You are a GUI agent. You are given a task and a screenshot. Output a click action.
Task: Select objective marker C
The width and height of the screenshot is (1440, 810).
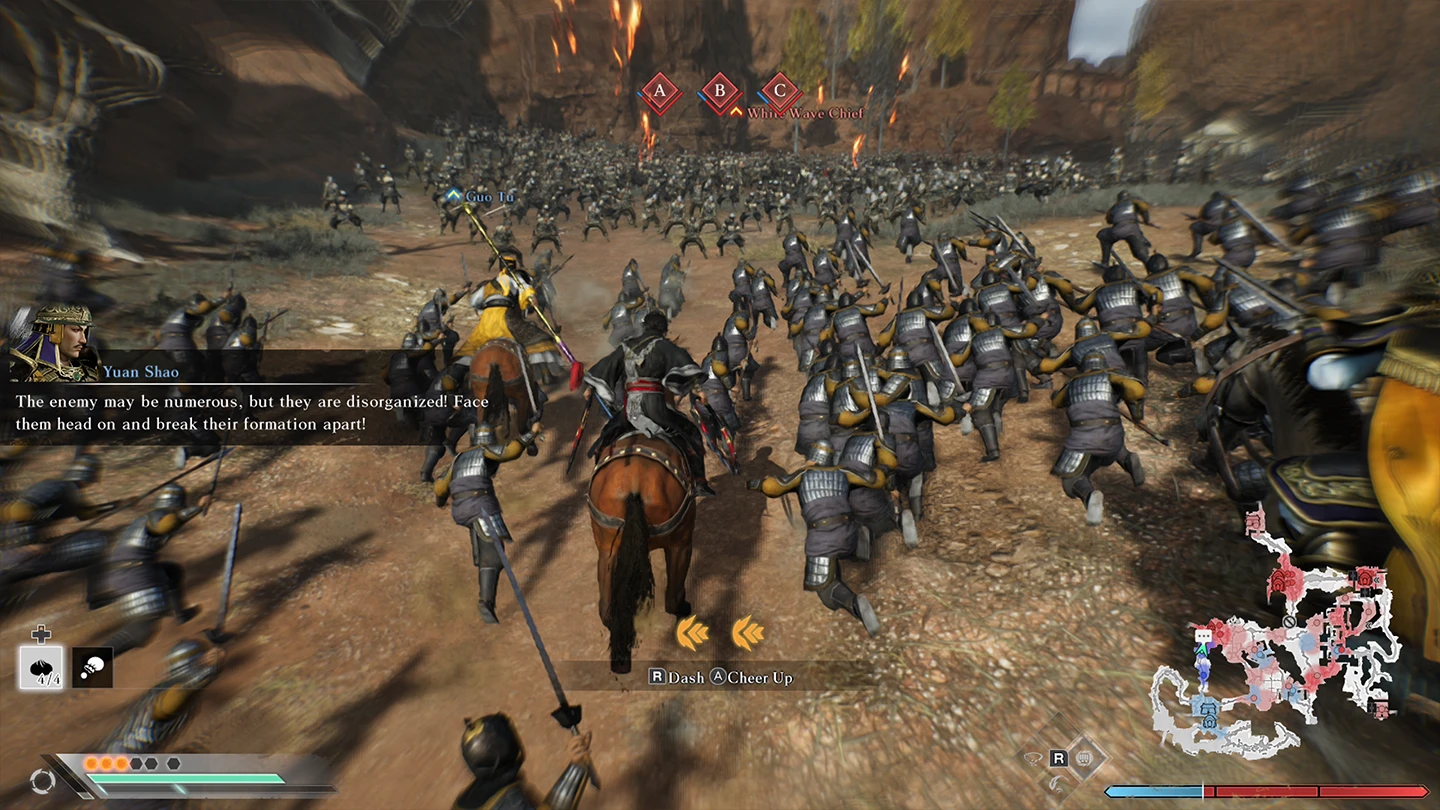(x=781, y=92)
